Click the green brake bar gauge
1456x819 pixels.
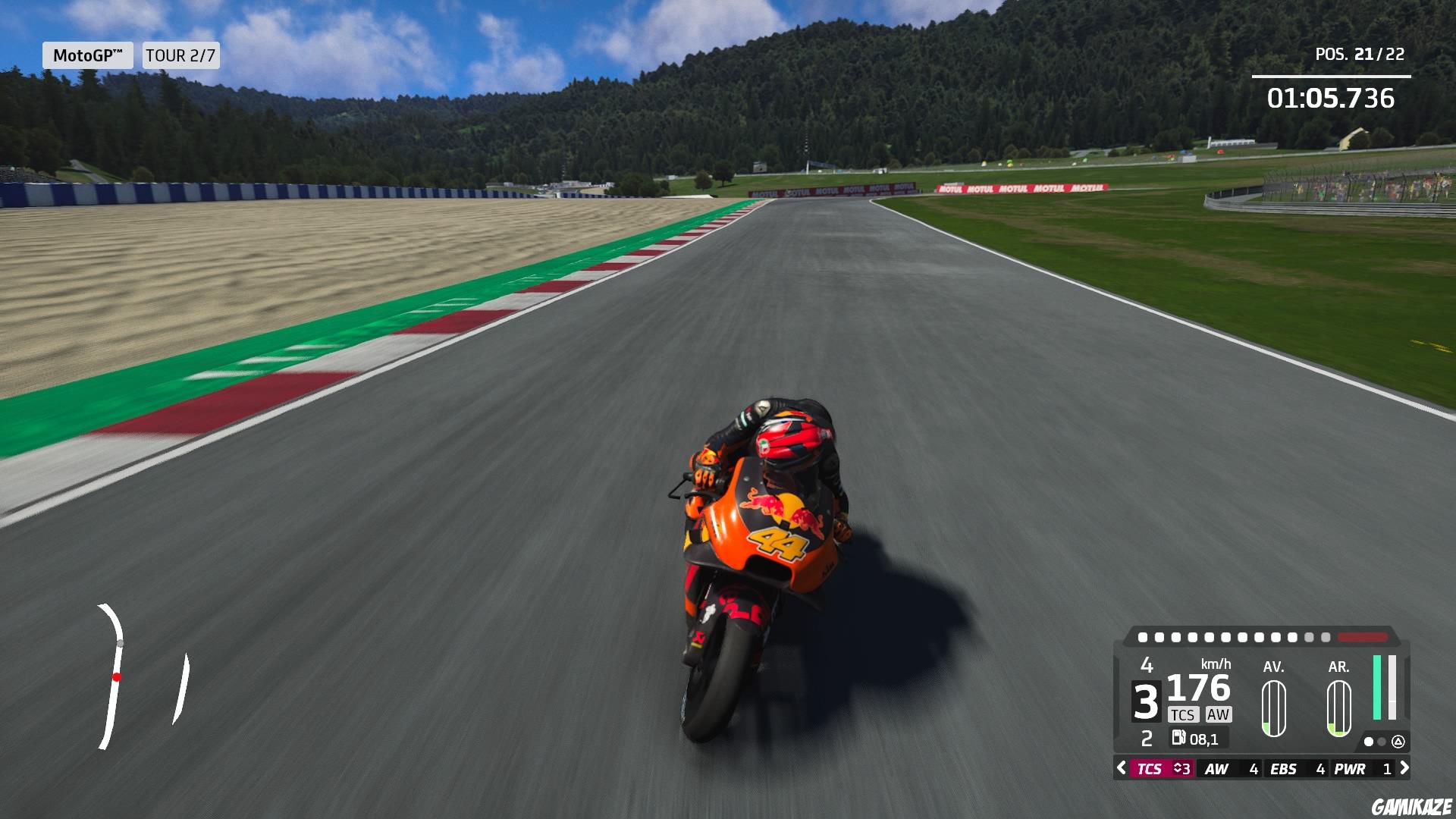[1377, 688]
